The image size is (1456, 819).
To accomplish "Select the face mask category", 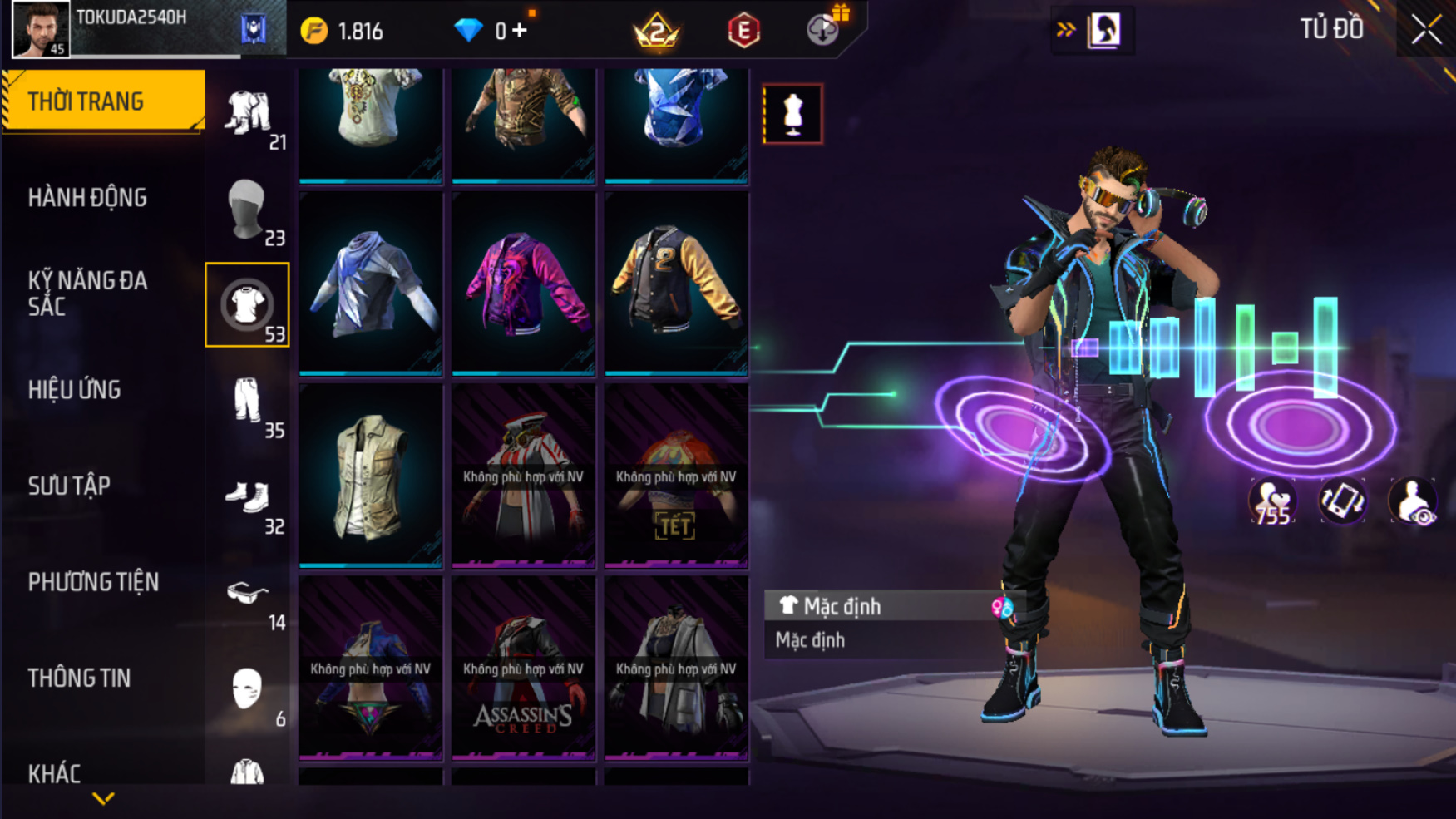I will click(x=247, y=689).
